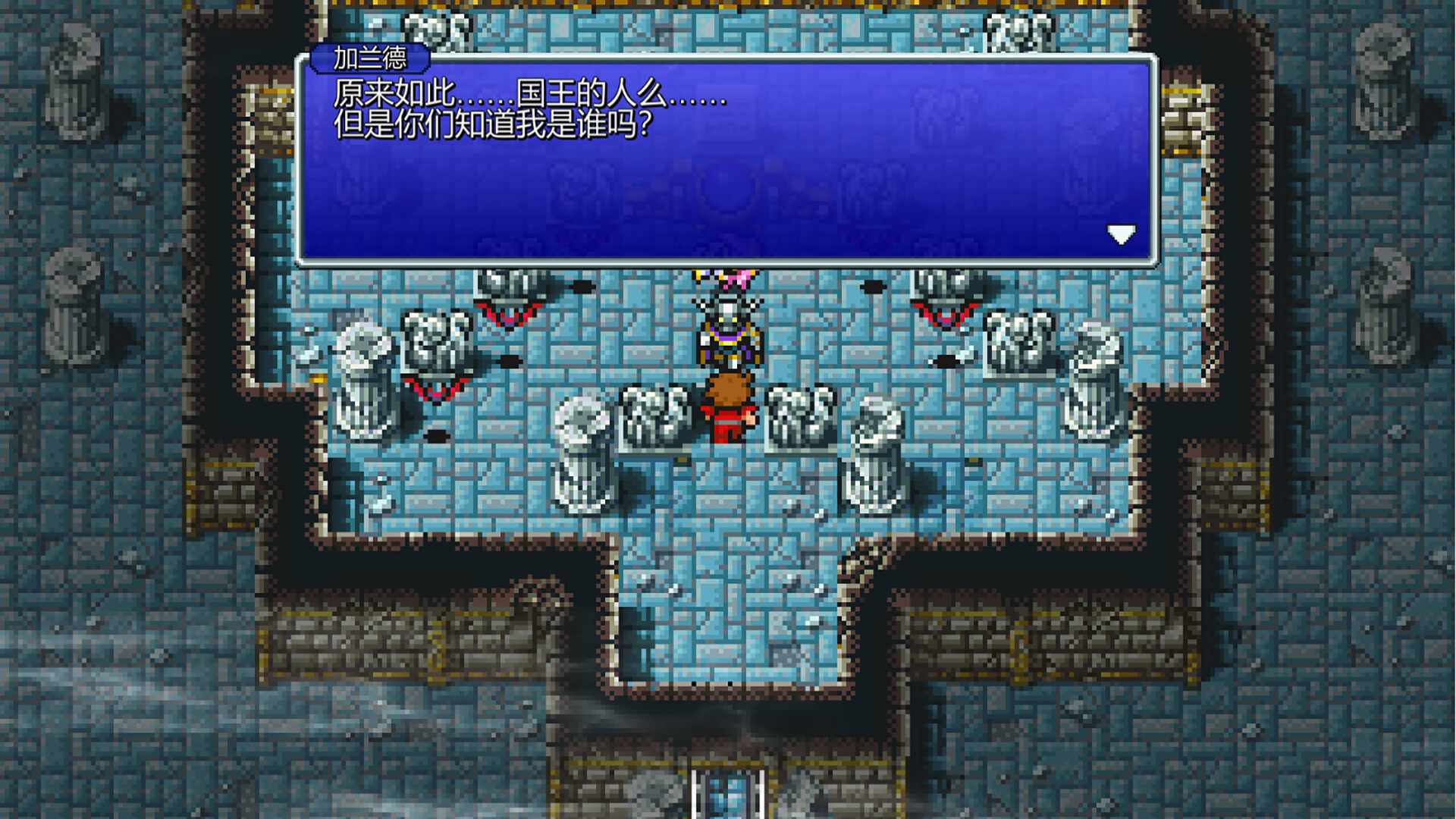Click the blue continue arrow in dialogue box
The height and width of the screenshot is (819, 1456).
point(1121,233)
